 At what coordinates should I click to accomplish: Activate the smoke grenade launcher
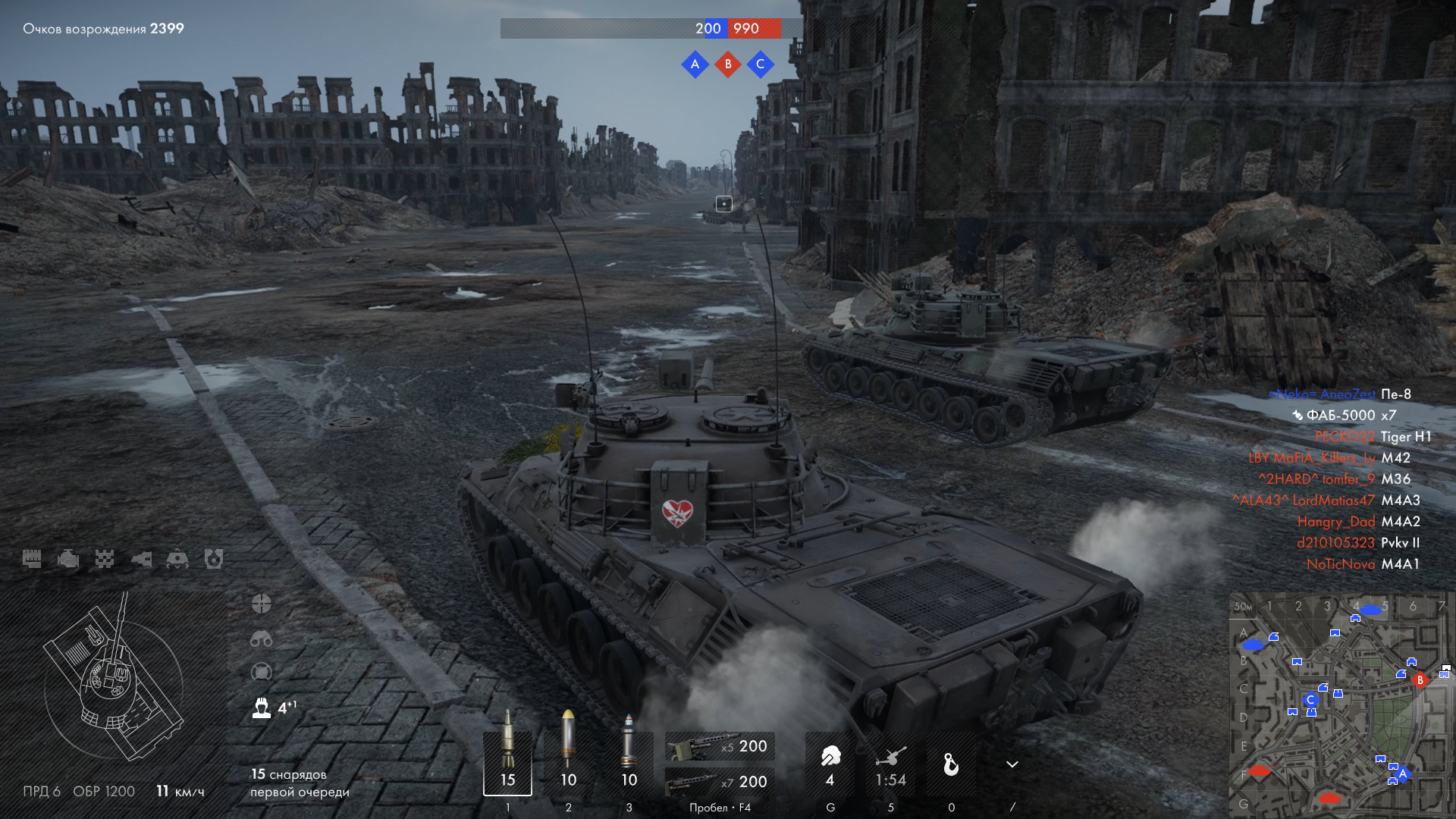point(830,764)
